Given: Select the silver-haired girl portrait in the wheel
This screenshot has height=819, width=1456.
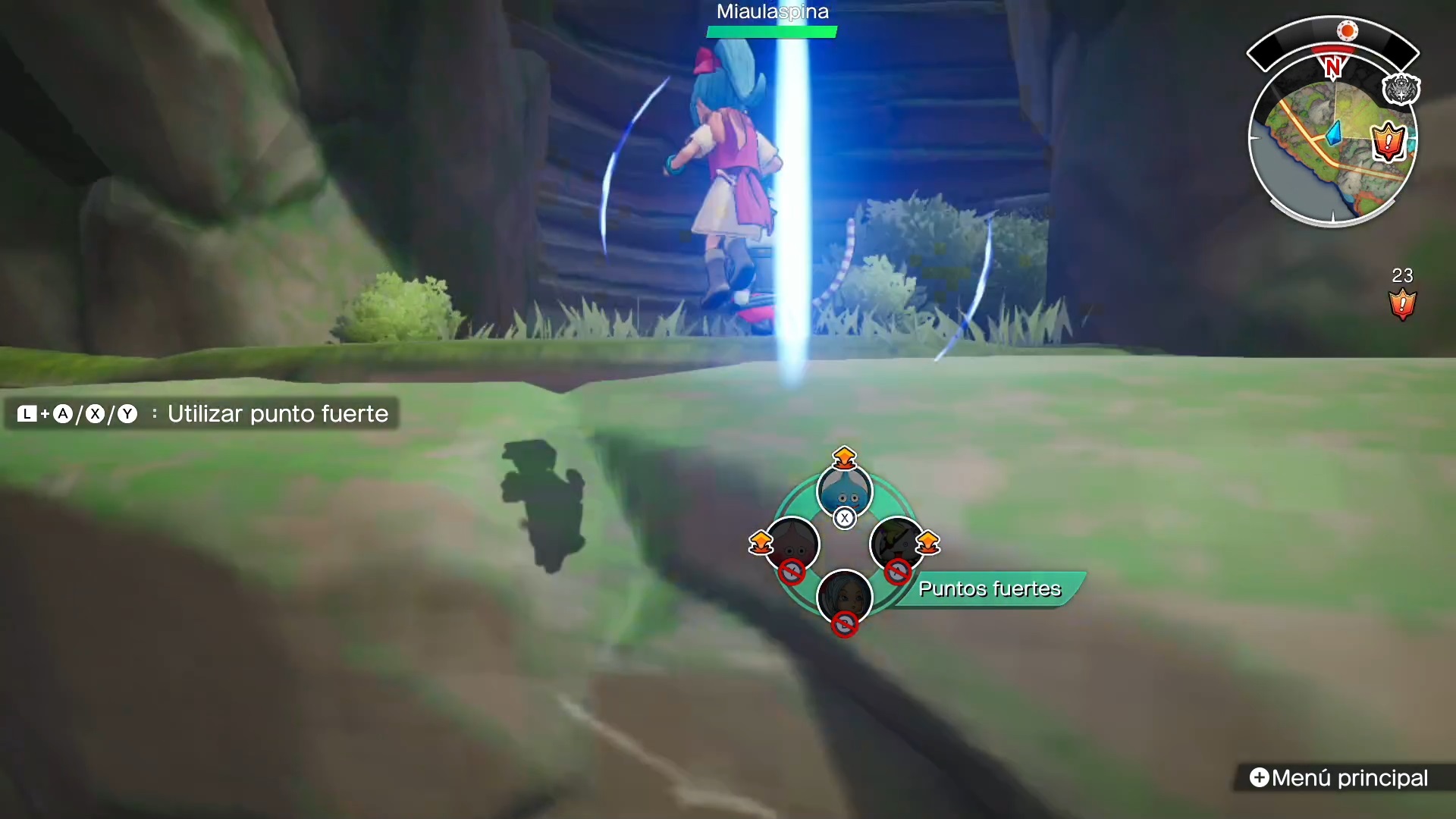Looking at the screenshot, I should (844, 597).
